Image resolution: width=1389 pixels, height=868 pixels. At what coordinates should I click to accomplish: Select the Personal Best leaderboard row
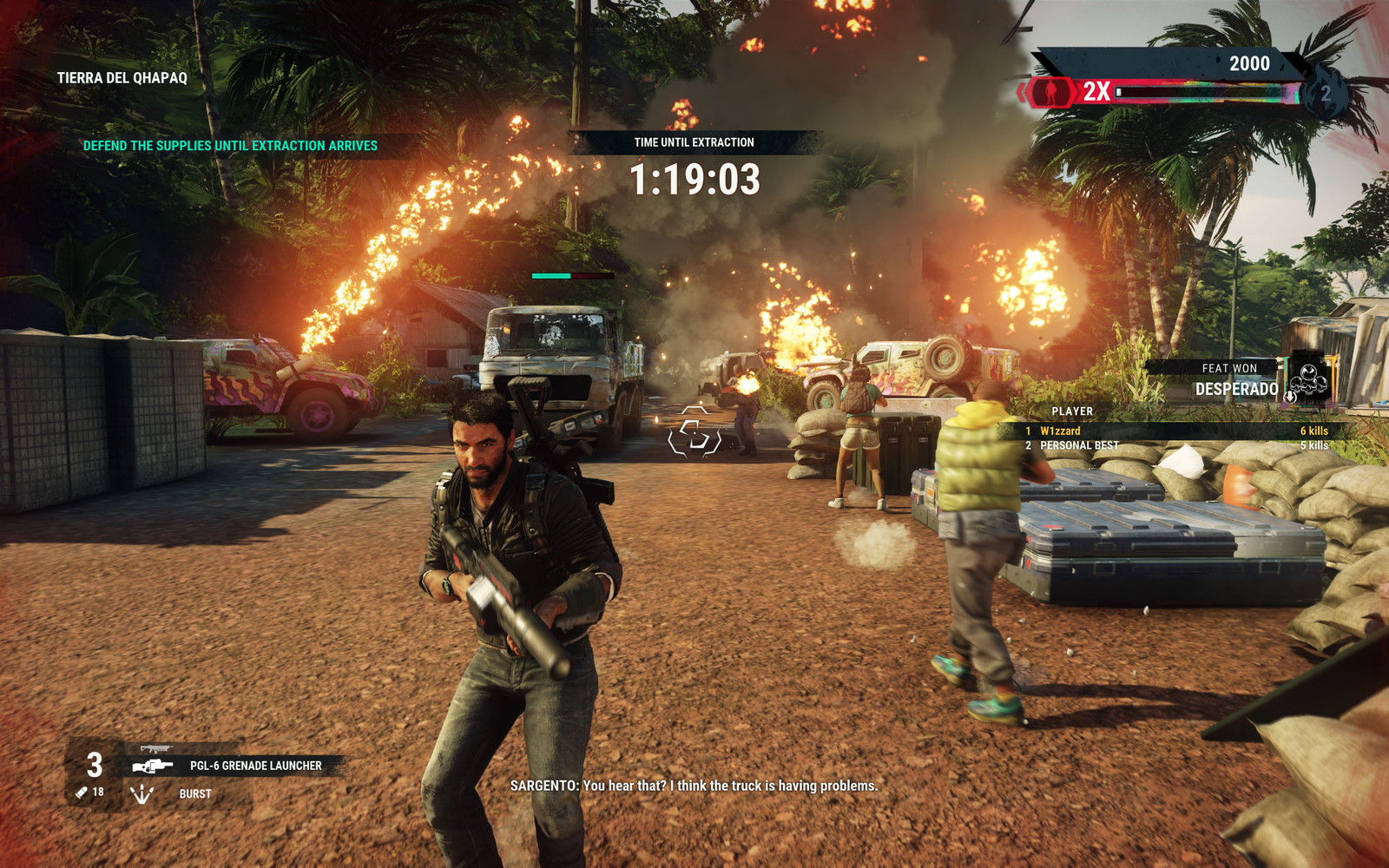pos(1176,445)
